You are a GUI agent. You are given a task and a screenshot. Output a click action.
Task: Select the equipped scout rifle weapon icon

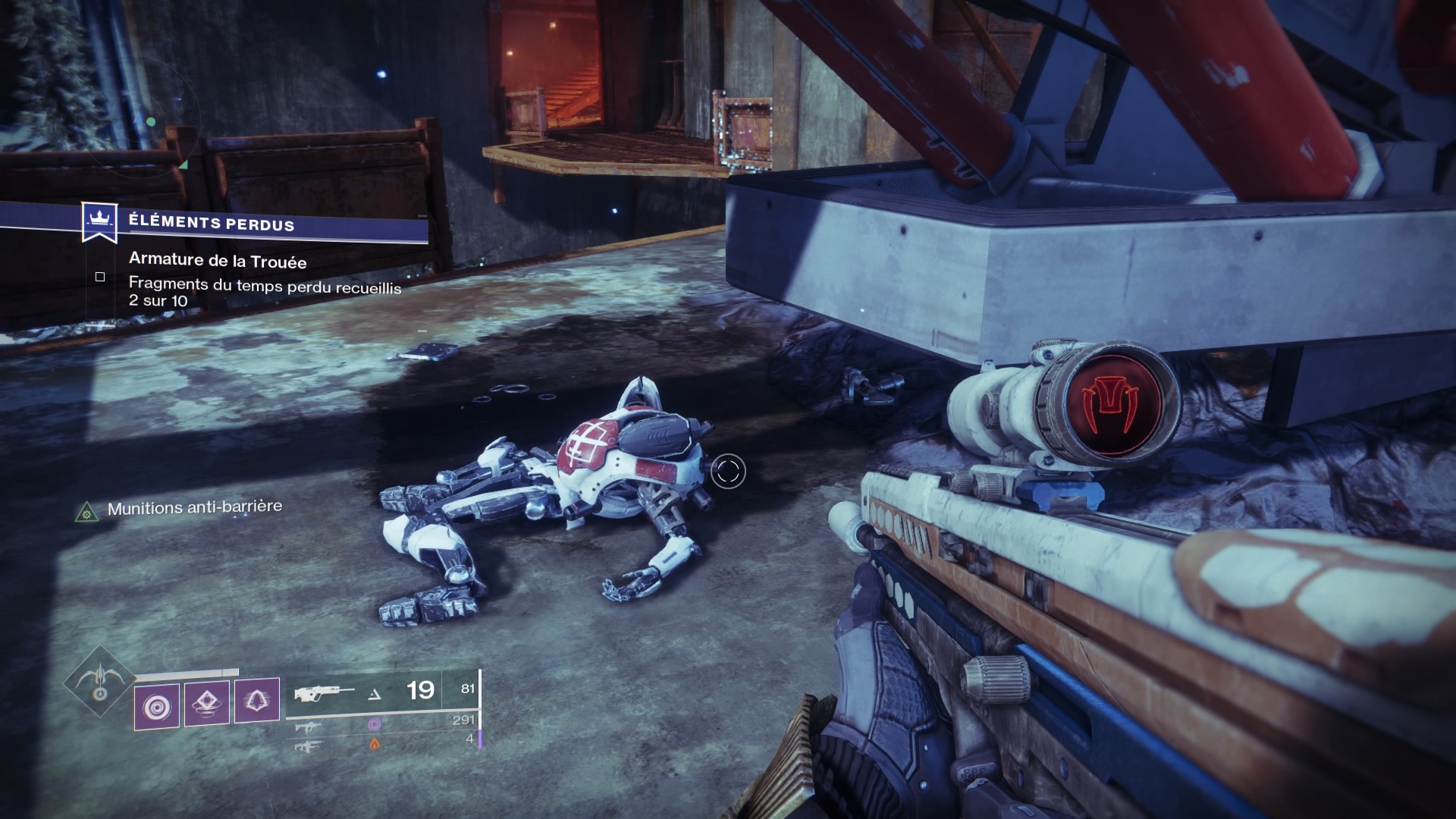(x=324, y=692)
